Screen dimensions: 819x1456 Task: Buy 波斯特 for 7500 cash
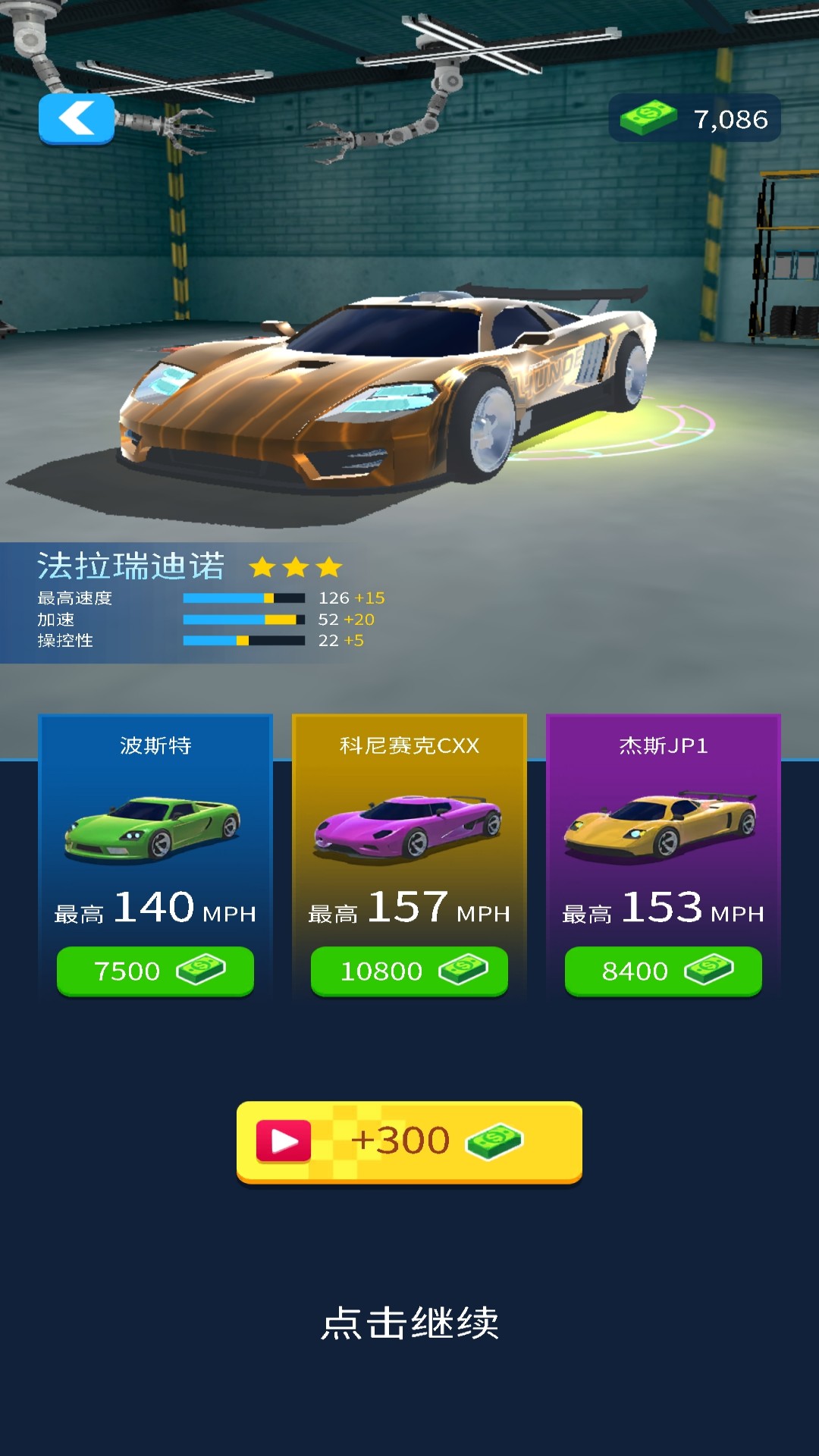point(155,971)
